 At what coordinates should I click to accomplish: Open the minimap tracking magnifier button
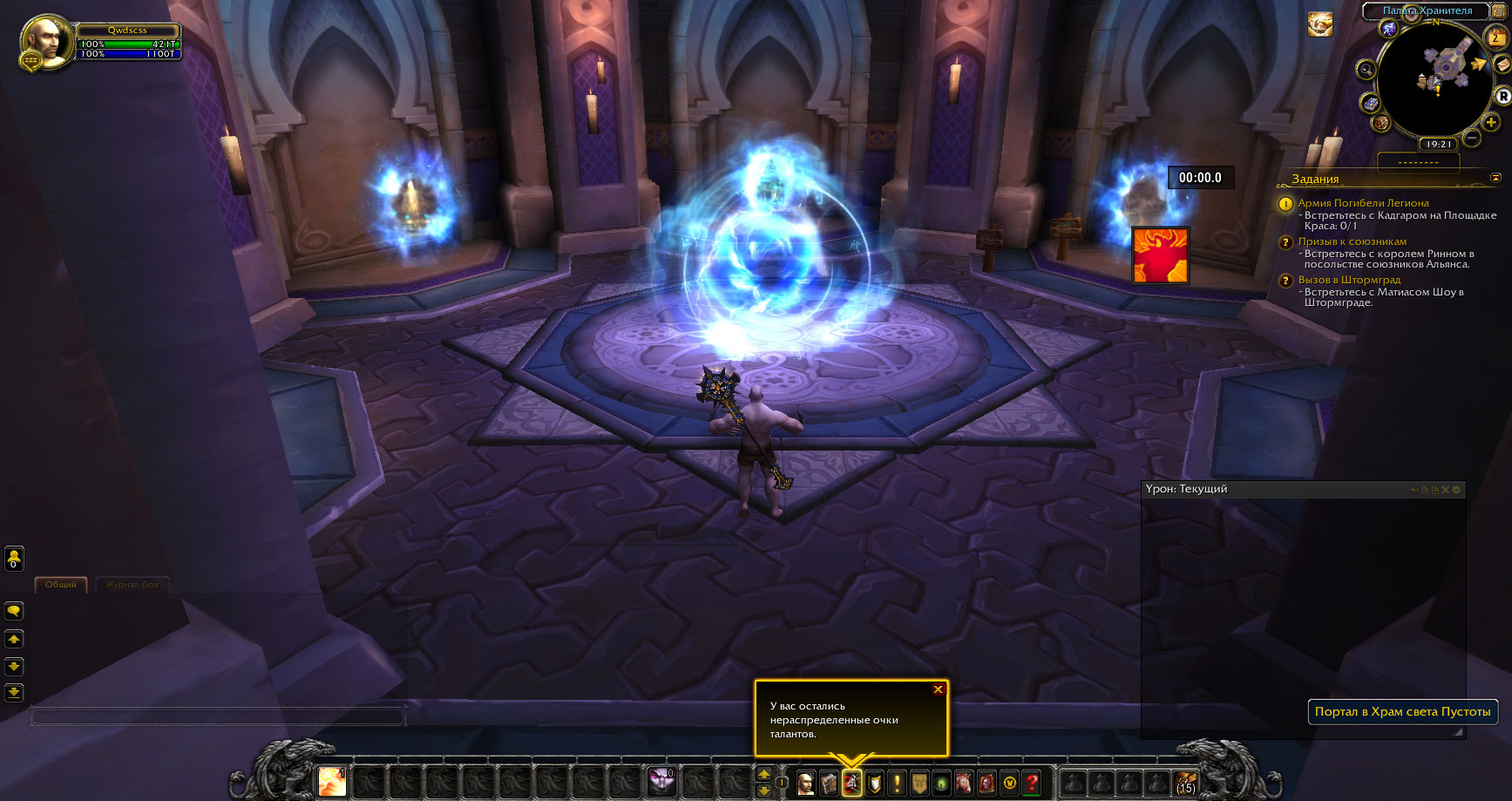1366,70
